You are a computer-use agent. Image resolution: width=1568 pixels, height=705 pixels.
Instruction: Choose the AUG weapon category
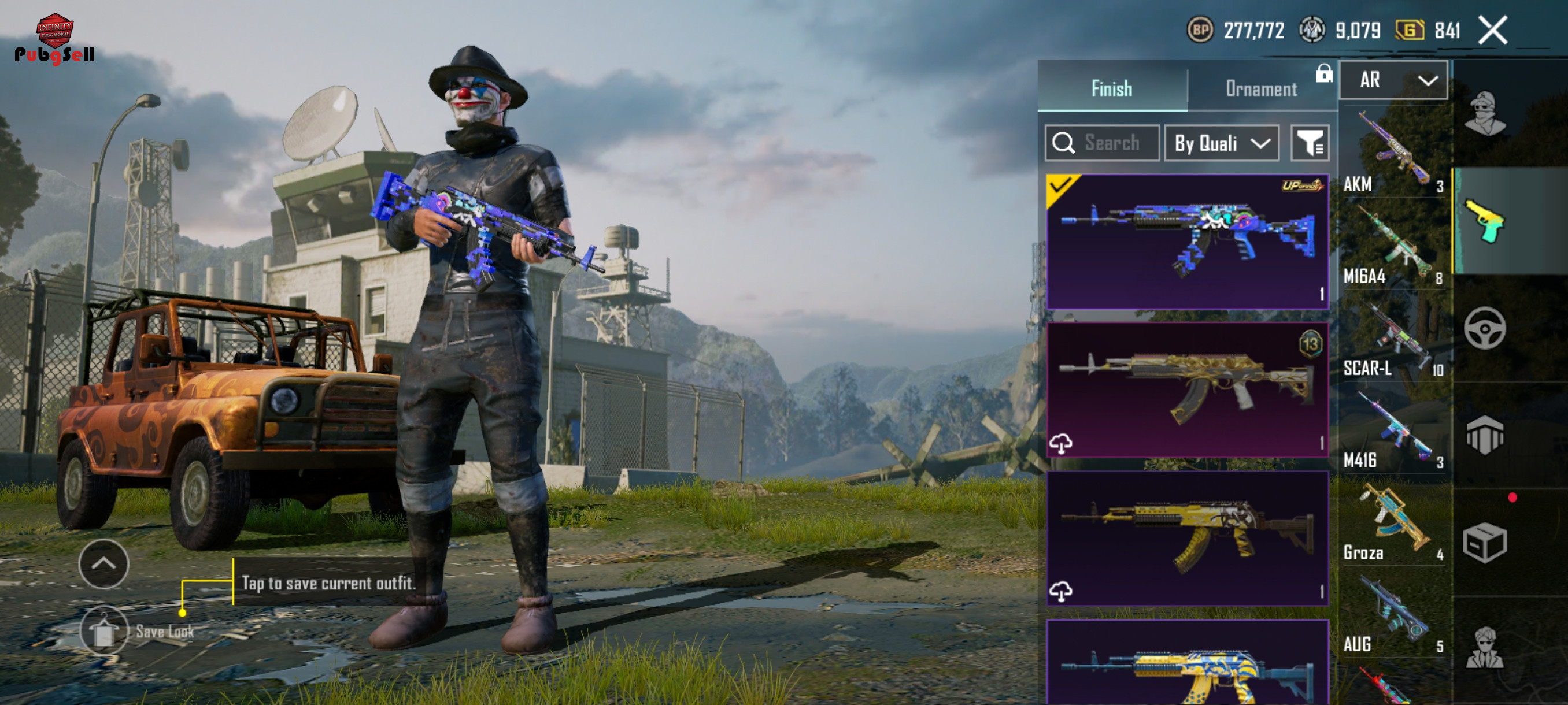[x=1393, y=614]
